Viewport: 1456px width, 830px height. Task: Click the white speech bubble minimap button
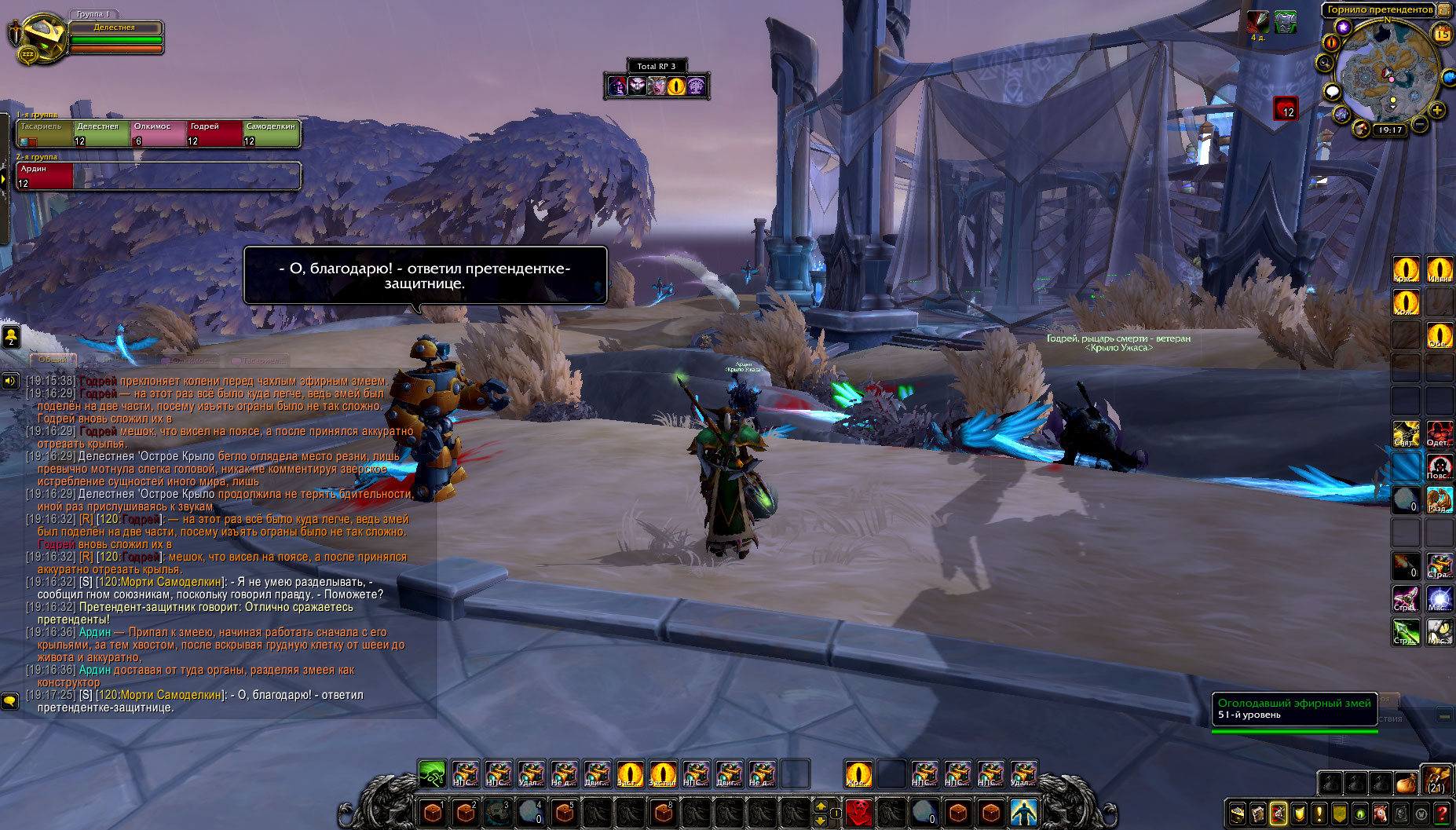tap(1332, 92)
